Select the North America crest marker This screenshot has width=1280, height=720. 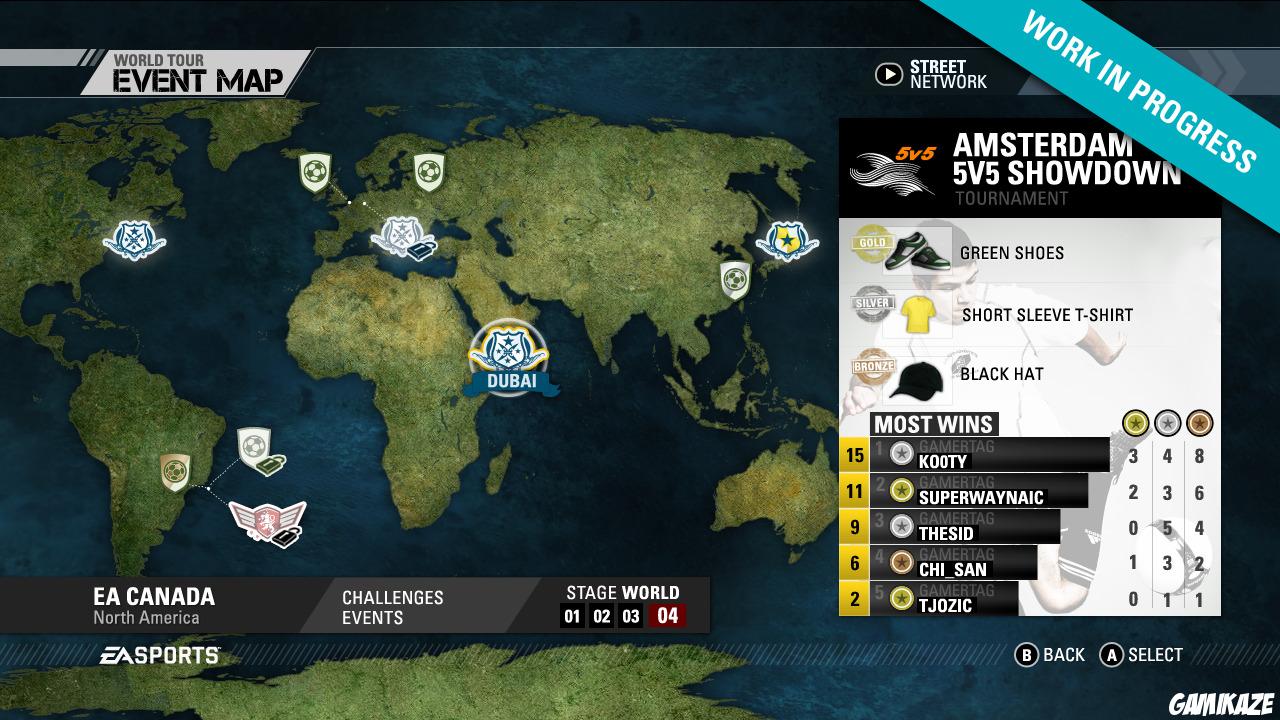click(x=133, y=239)
